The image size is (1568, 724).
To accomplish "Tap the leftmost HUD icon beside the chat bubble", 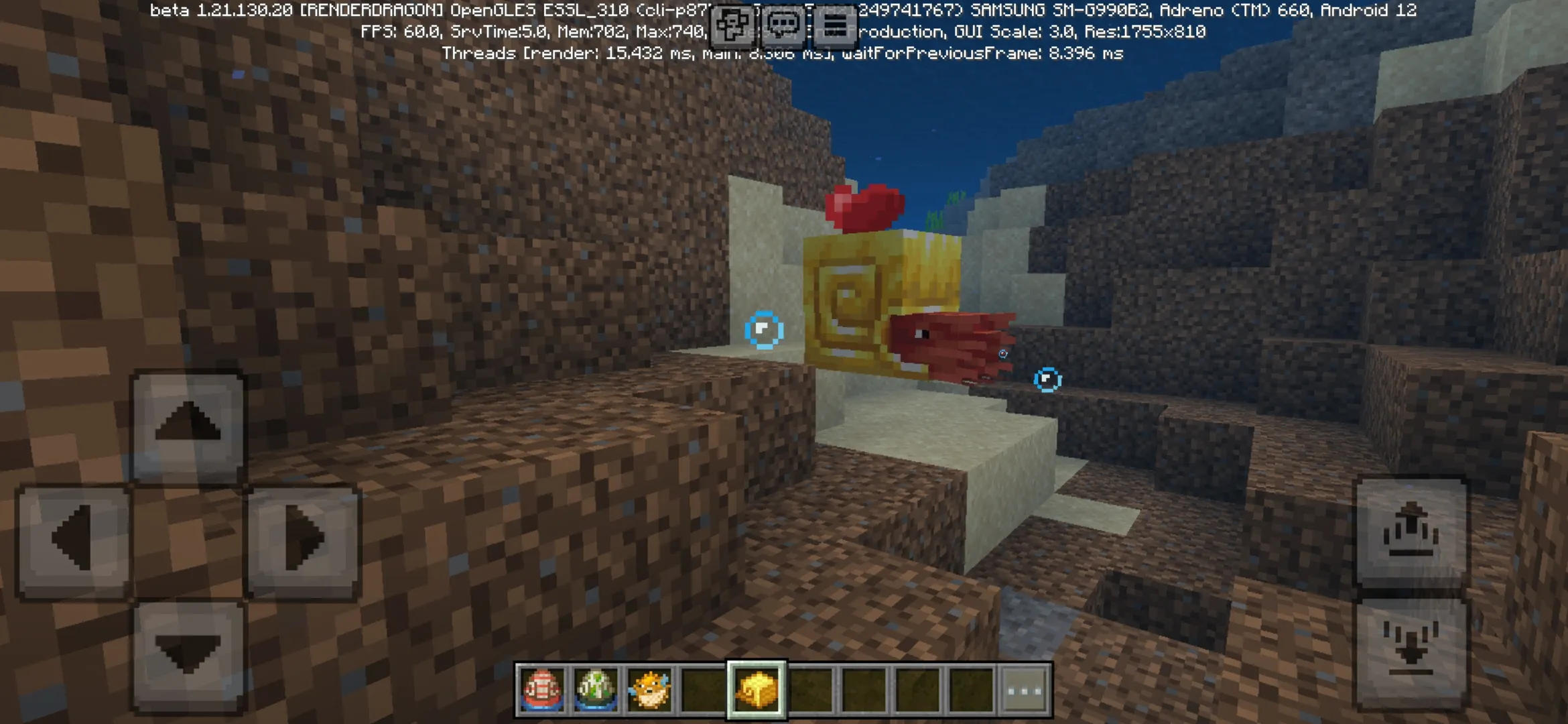I will pyautogui.click(x=732, y=22).
